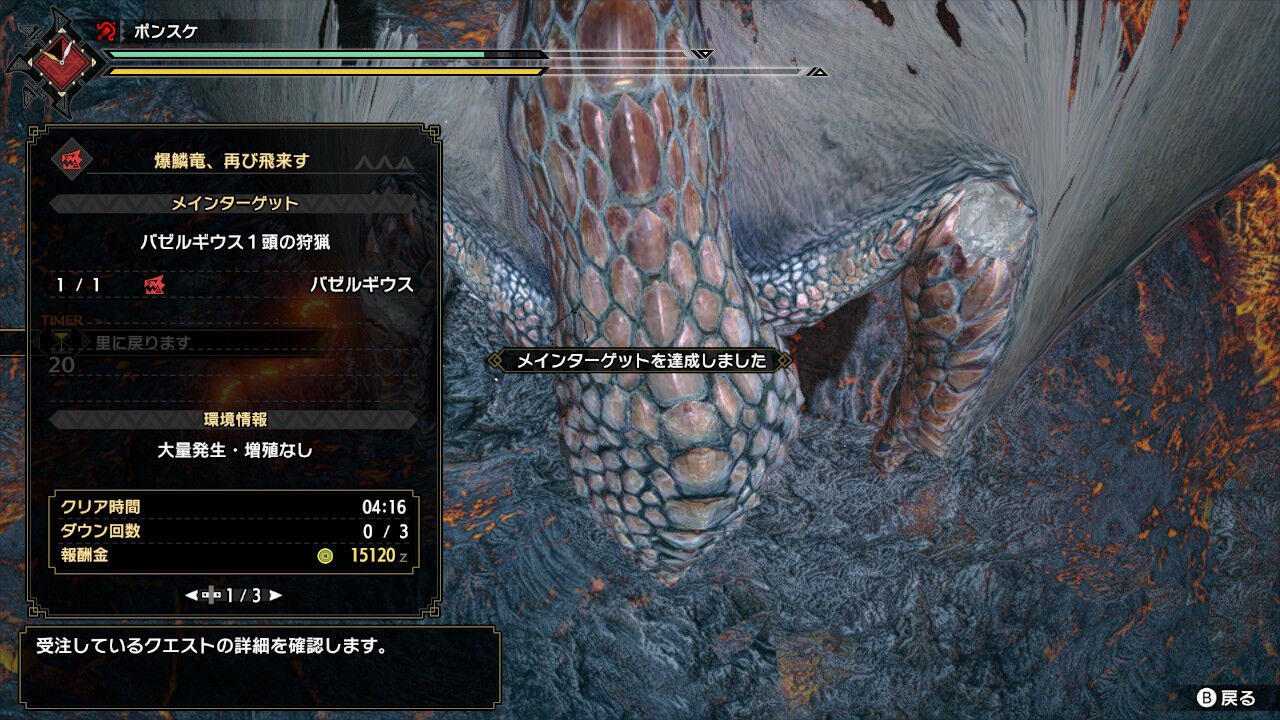Click the D-pad icon in the page indicator
This screenshot has width=1280, height=720.
coord(212,594)
